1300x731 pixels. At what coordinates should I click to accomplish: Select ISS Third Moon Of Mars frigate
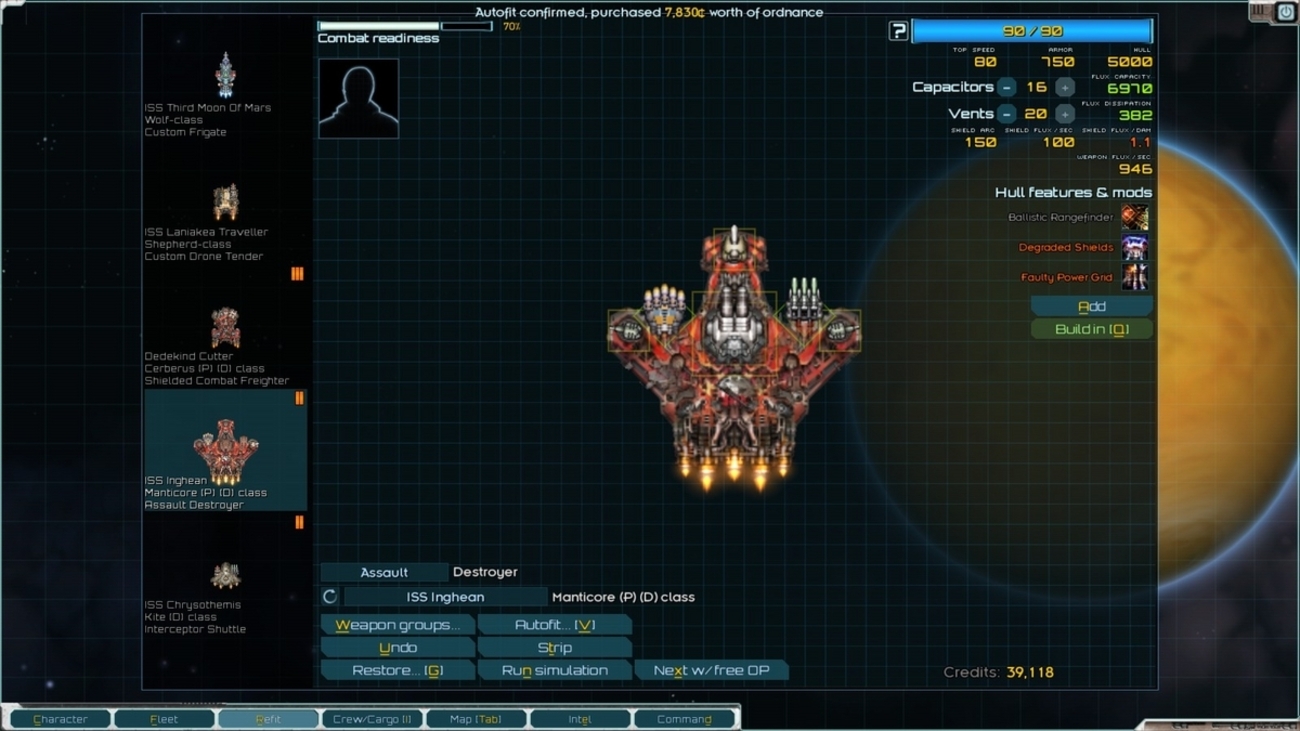click(225, 92)
